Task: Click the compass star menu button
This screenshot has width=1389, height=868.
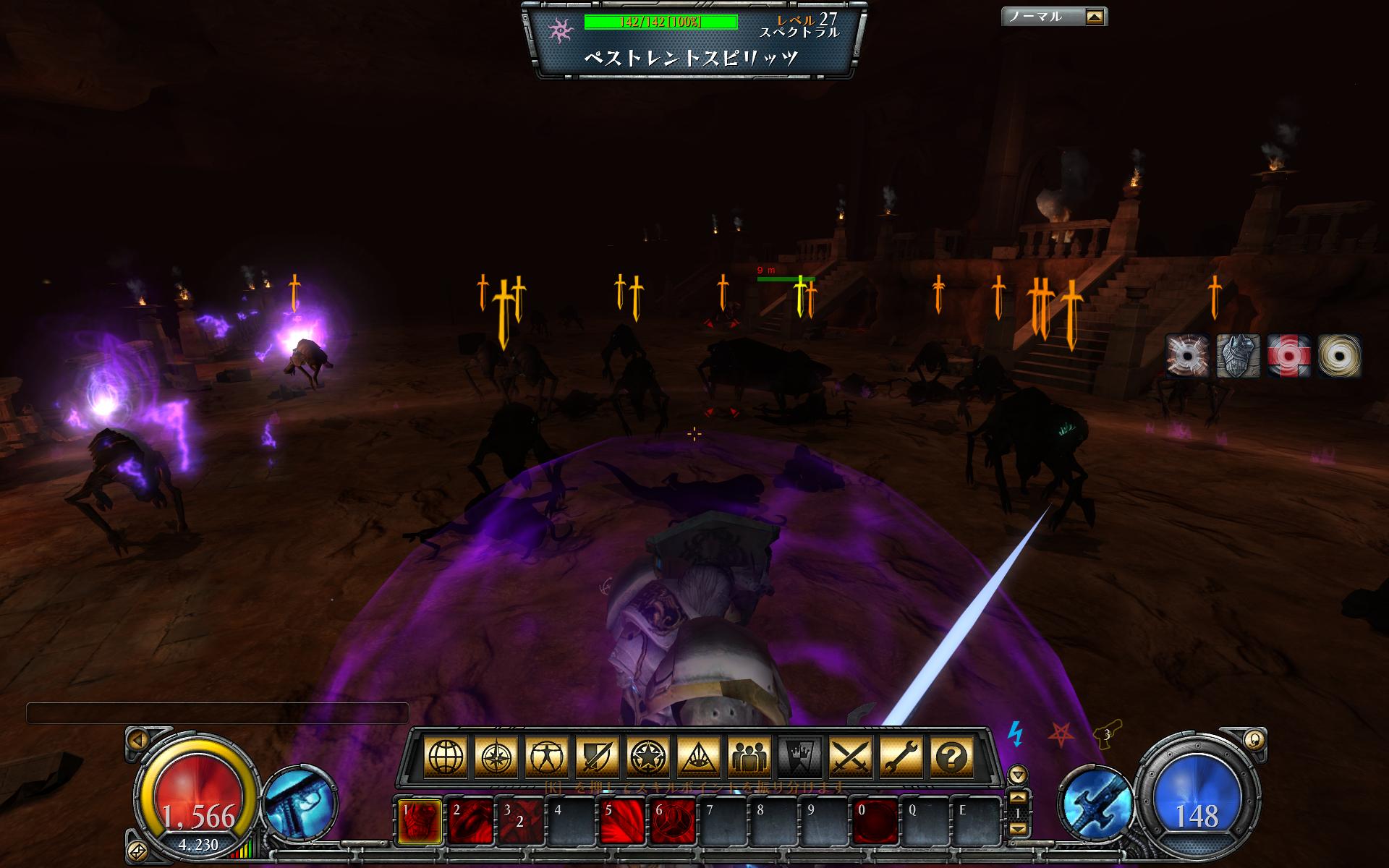Action: [x=496, y=758]
